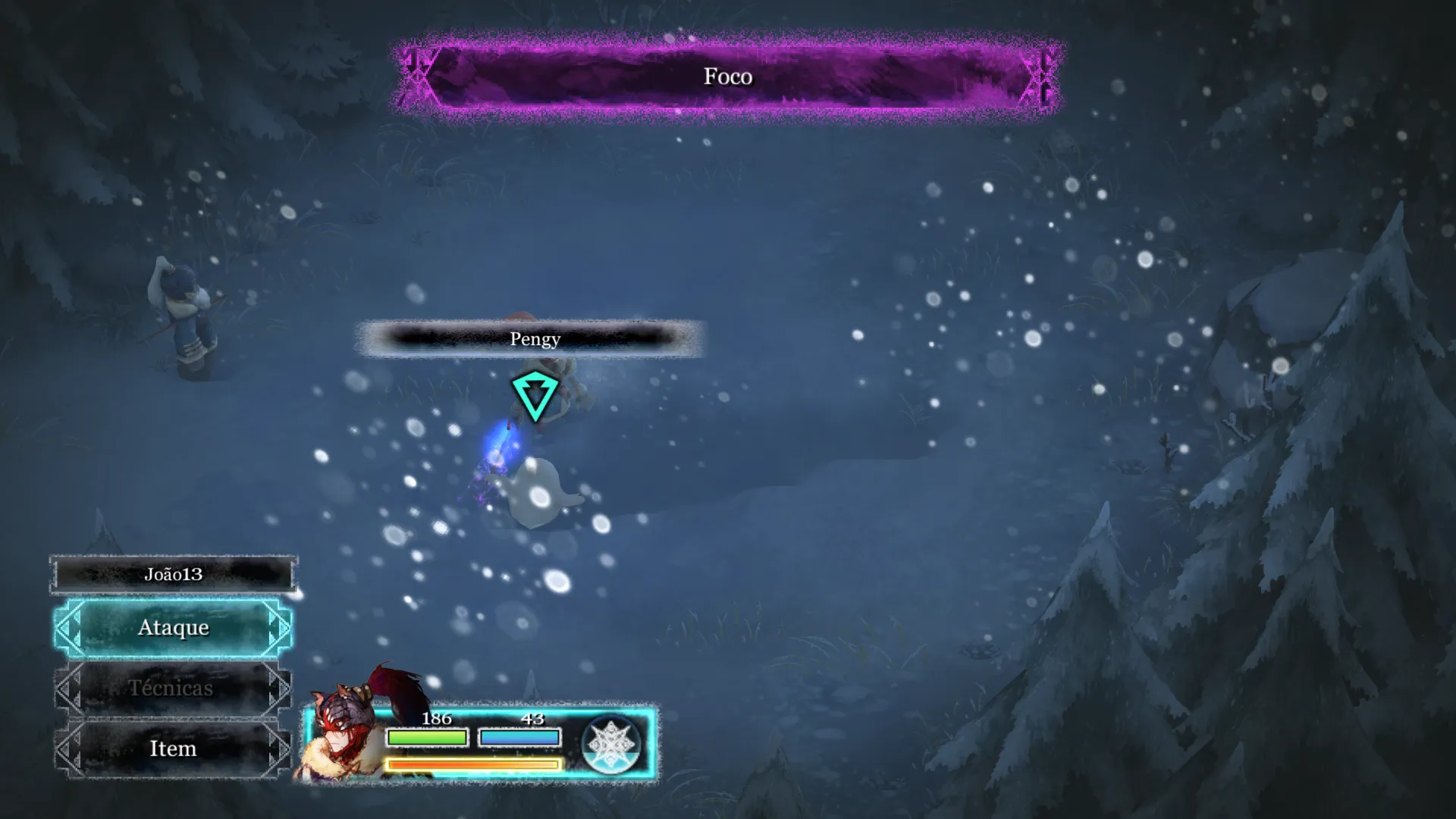Click the snowflake emblem in character panel

pos(611,744)
